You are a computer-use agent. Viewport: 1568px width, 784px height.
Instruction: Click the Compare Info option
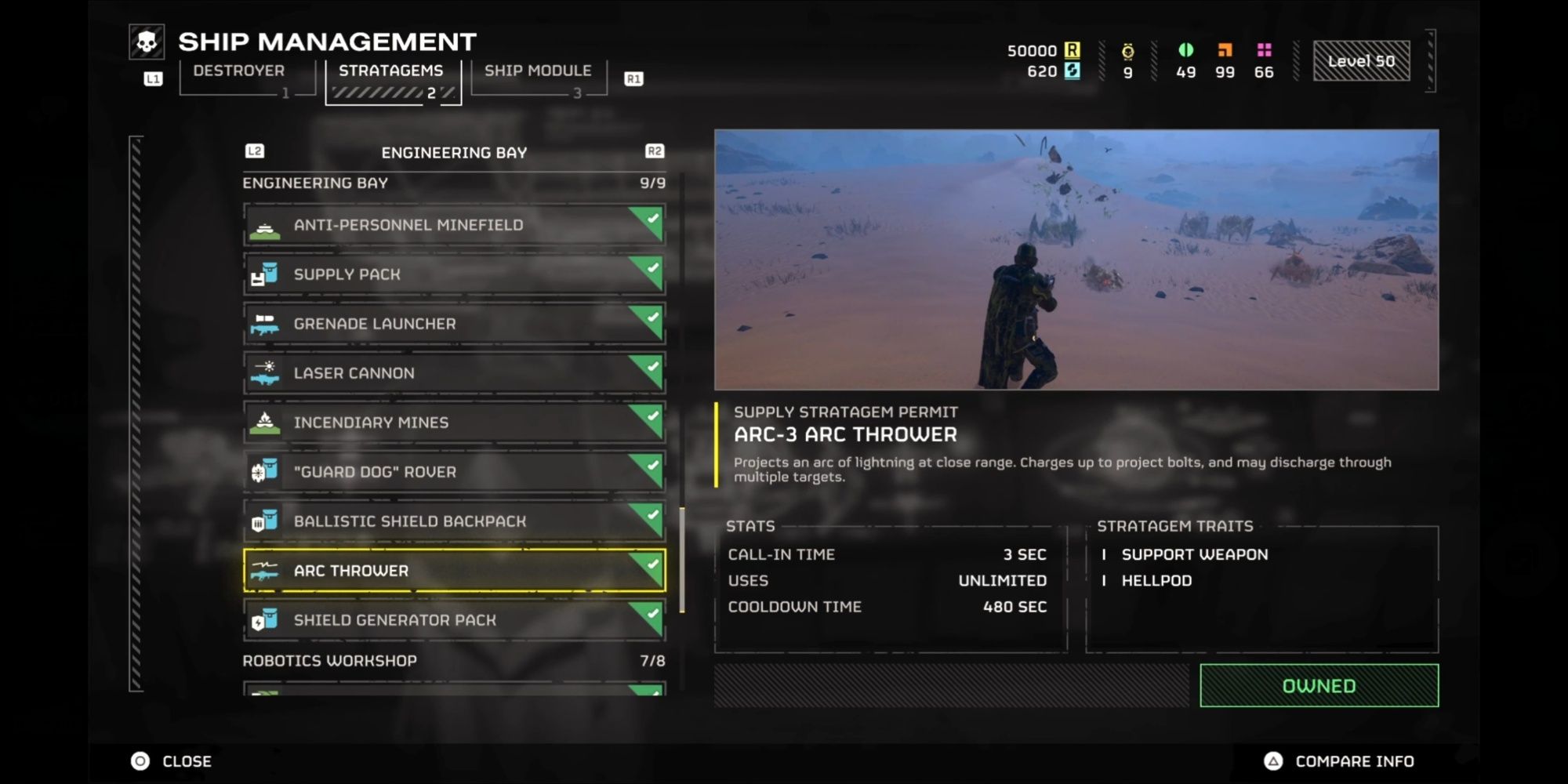[1354, 761]
